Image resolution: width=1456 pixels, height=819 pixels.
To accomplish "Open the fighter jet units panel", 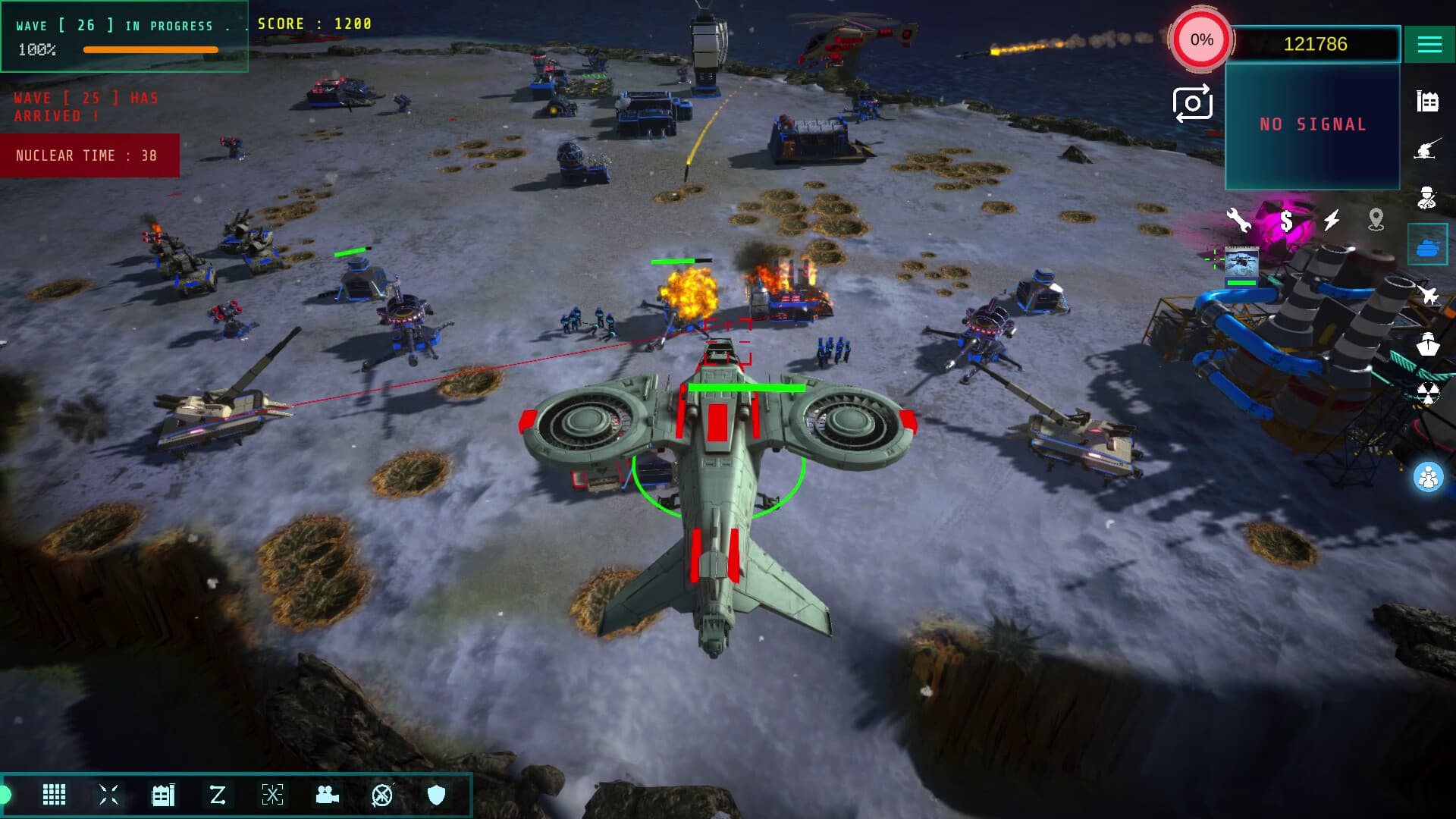I will pyautogui.click(x=1429, y=296).
